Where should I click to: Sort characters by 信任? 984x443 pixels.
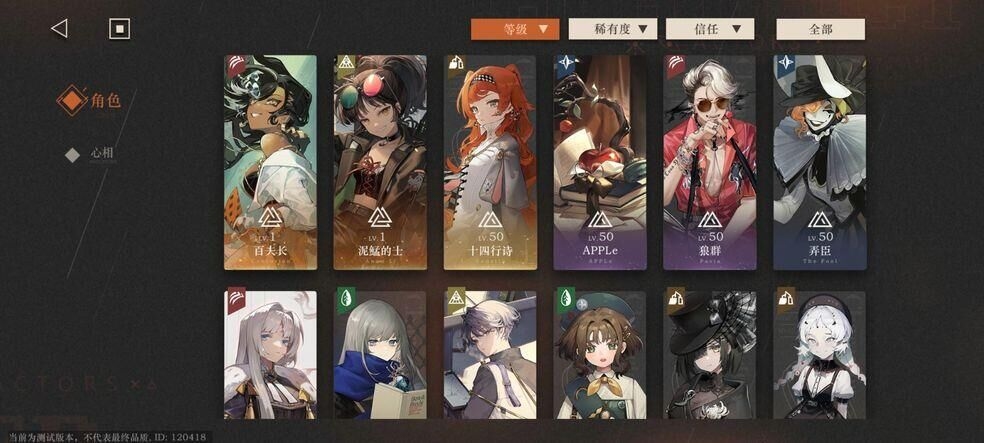tap(710, 29)
